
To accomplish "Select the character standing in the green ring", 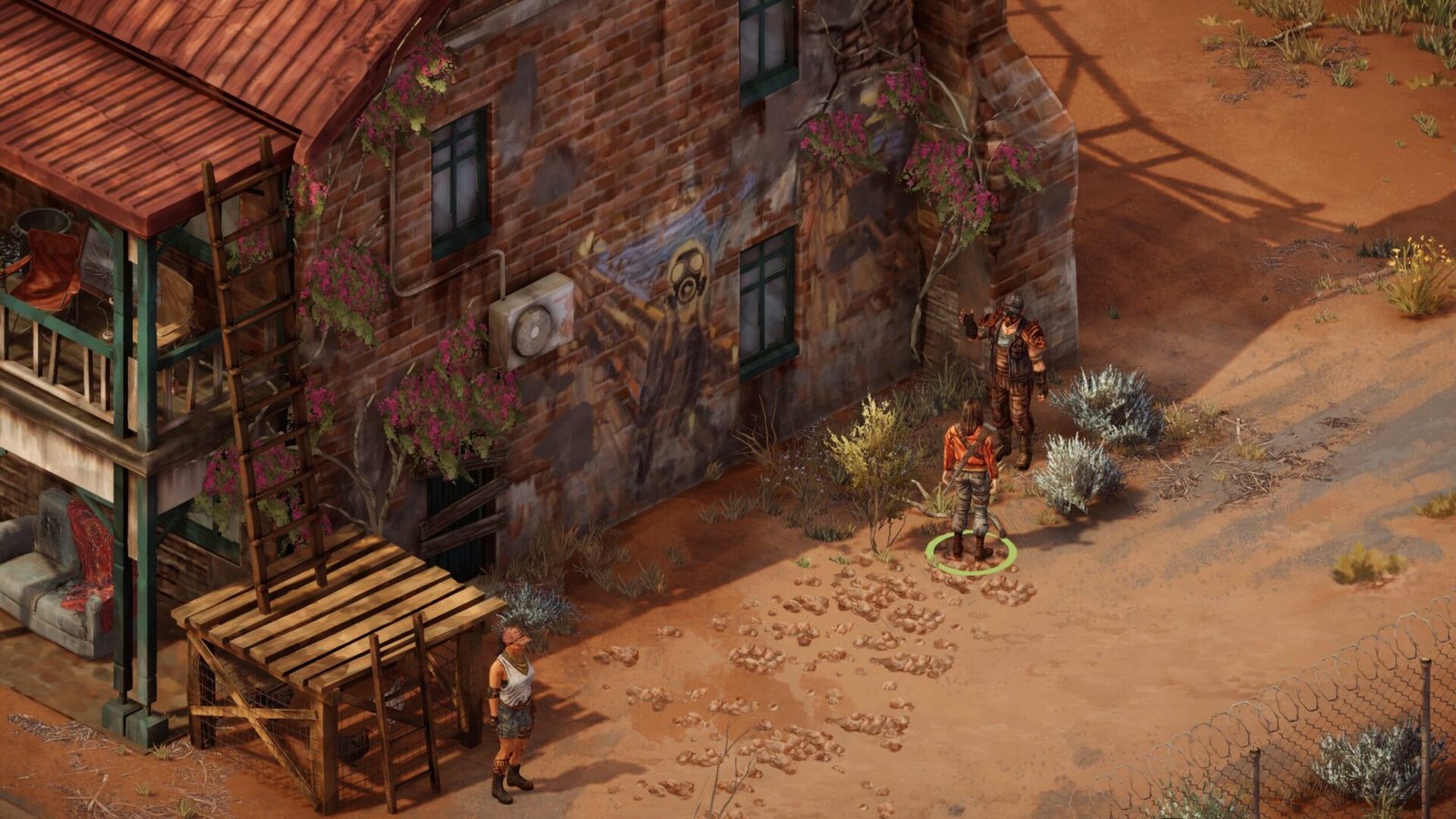I will 971,478.
